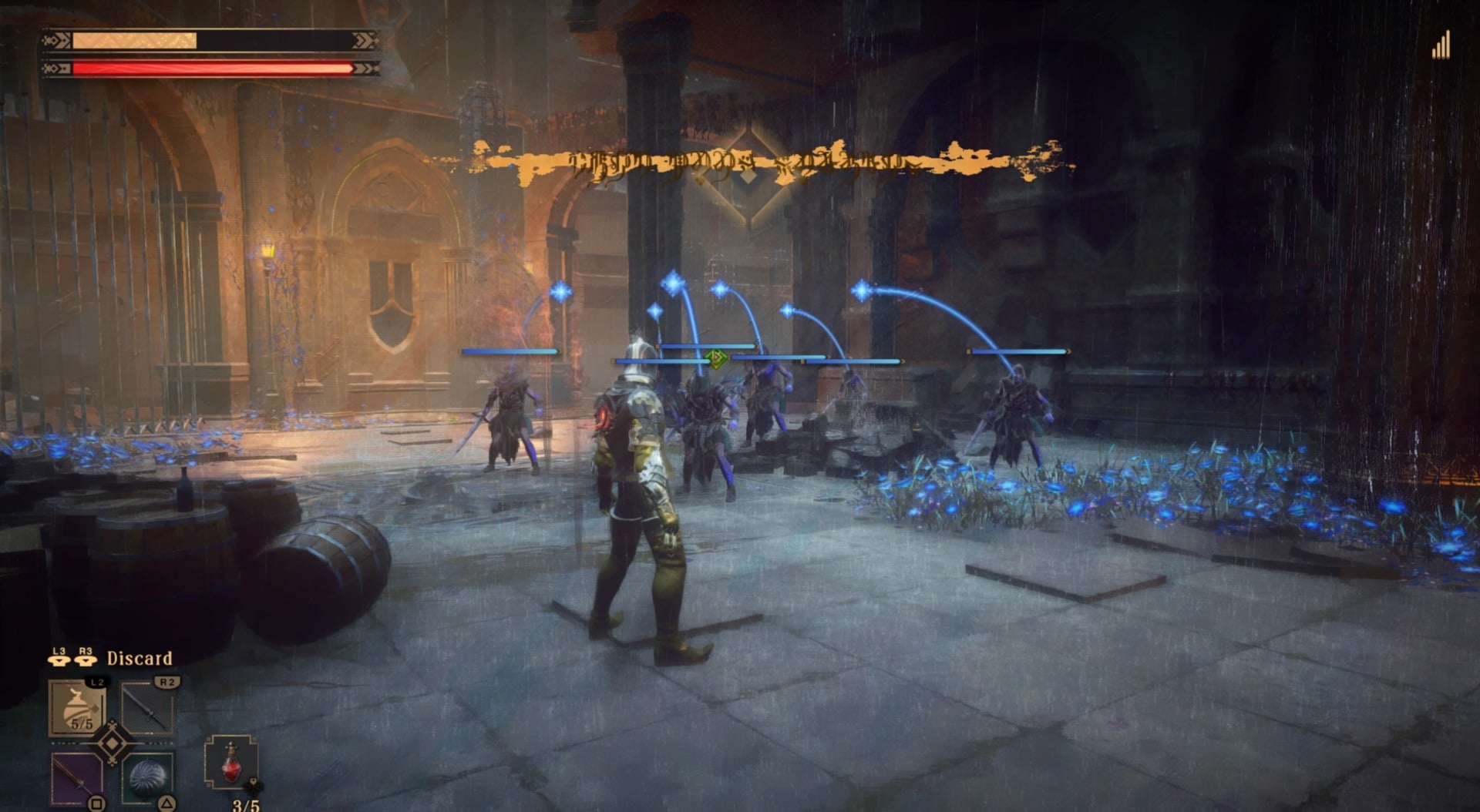
Task: Click the R3 stick button icon
Action: point(85,659)
